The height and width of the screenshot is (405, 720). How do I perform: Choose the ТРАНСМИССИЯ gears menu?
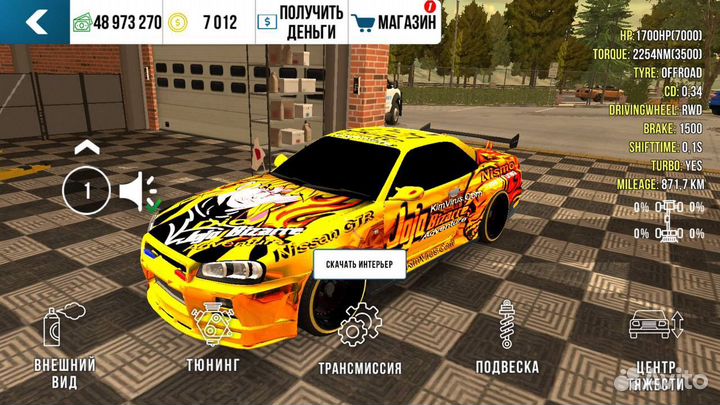(361, 340)
